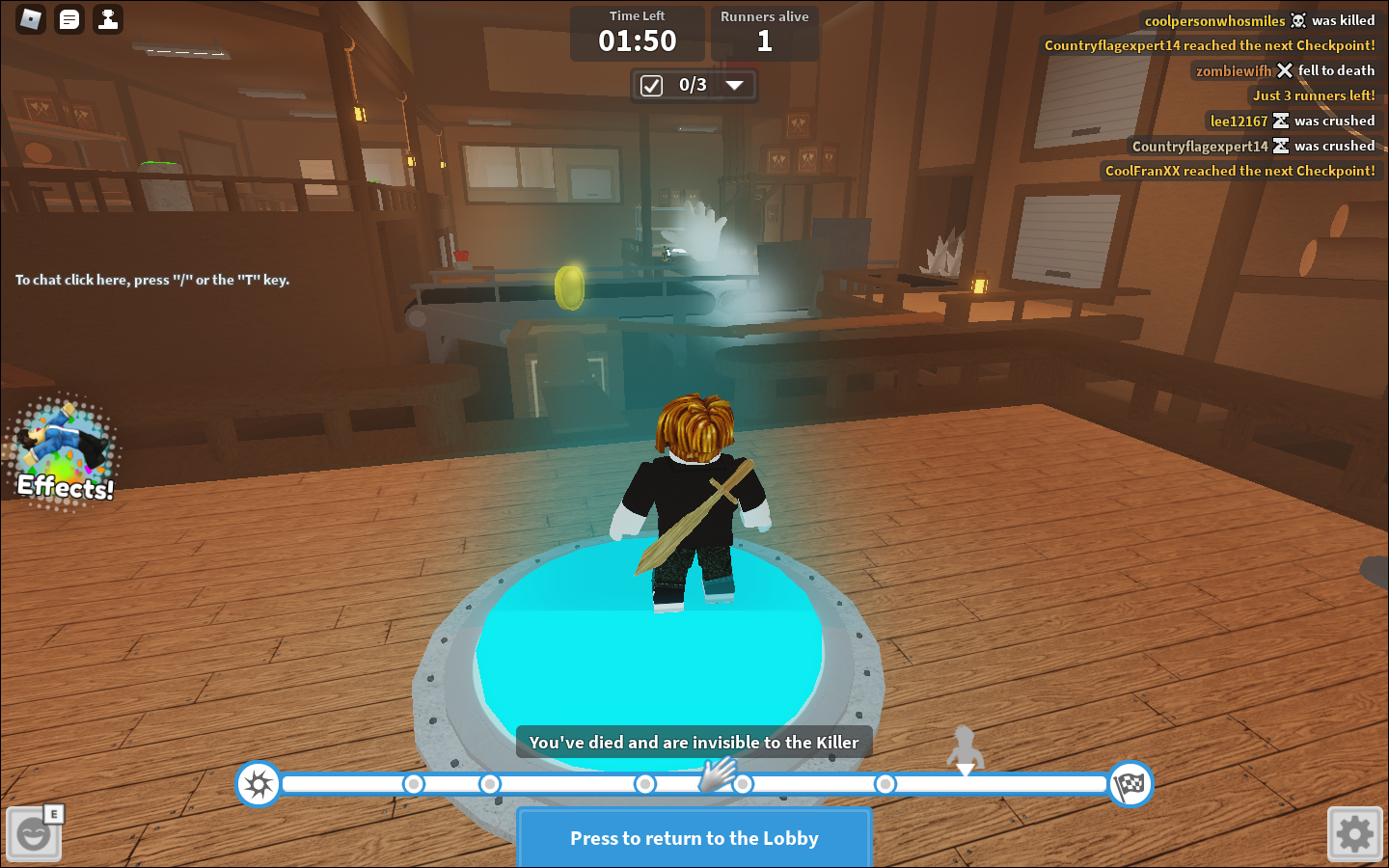Click the spiked start icon on progress bar
This screenshot has height=868, width=1389.
[x=258, y=784]
